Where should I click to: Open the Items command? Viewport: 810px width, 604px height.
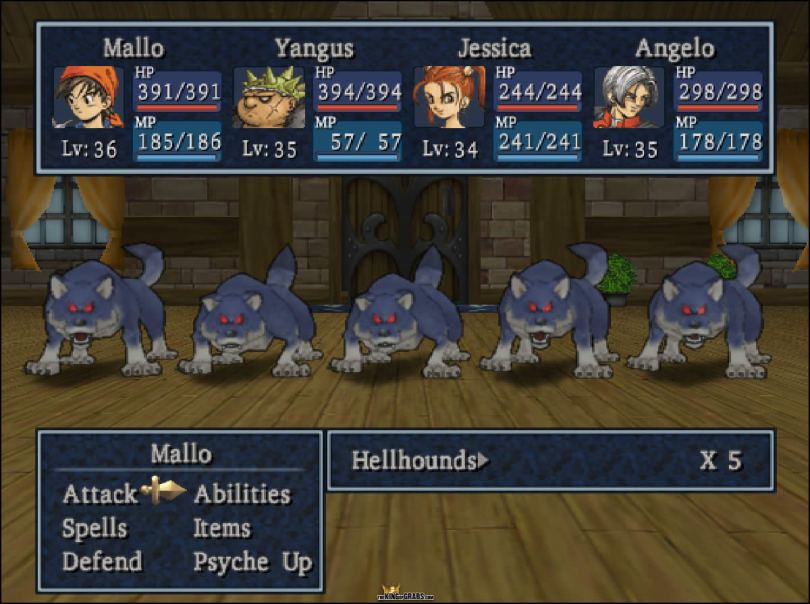pos(222,528)
